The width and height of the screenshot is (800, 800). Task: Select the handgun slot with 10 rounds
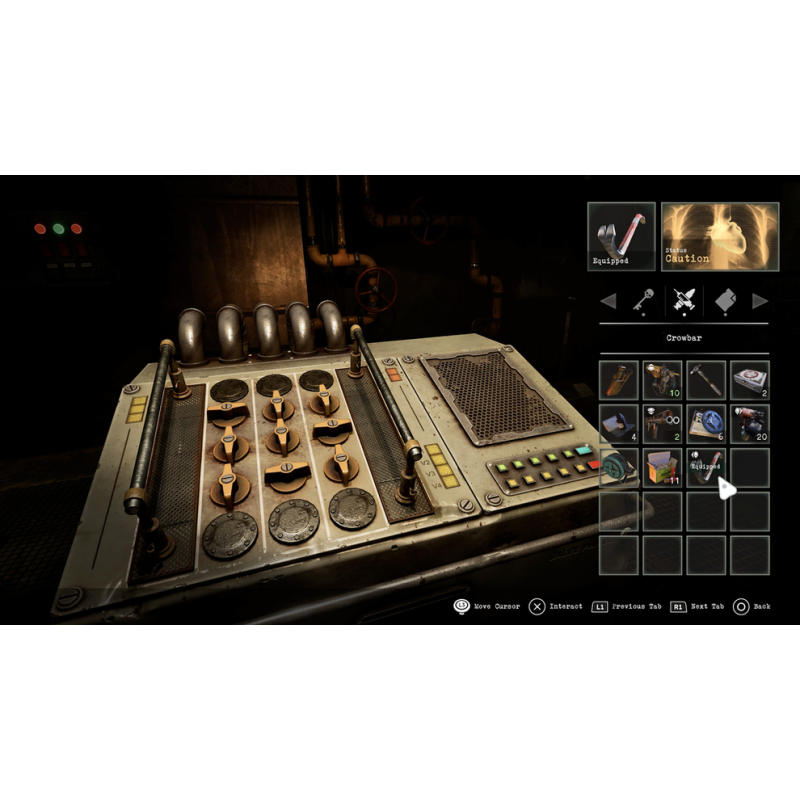(x=662, y=380)
